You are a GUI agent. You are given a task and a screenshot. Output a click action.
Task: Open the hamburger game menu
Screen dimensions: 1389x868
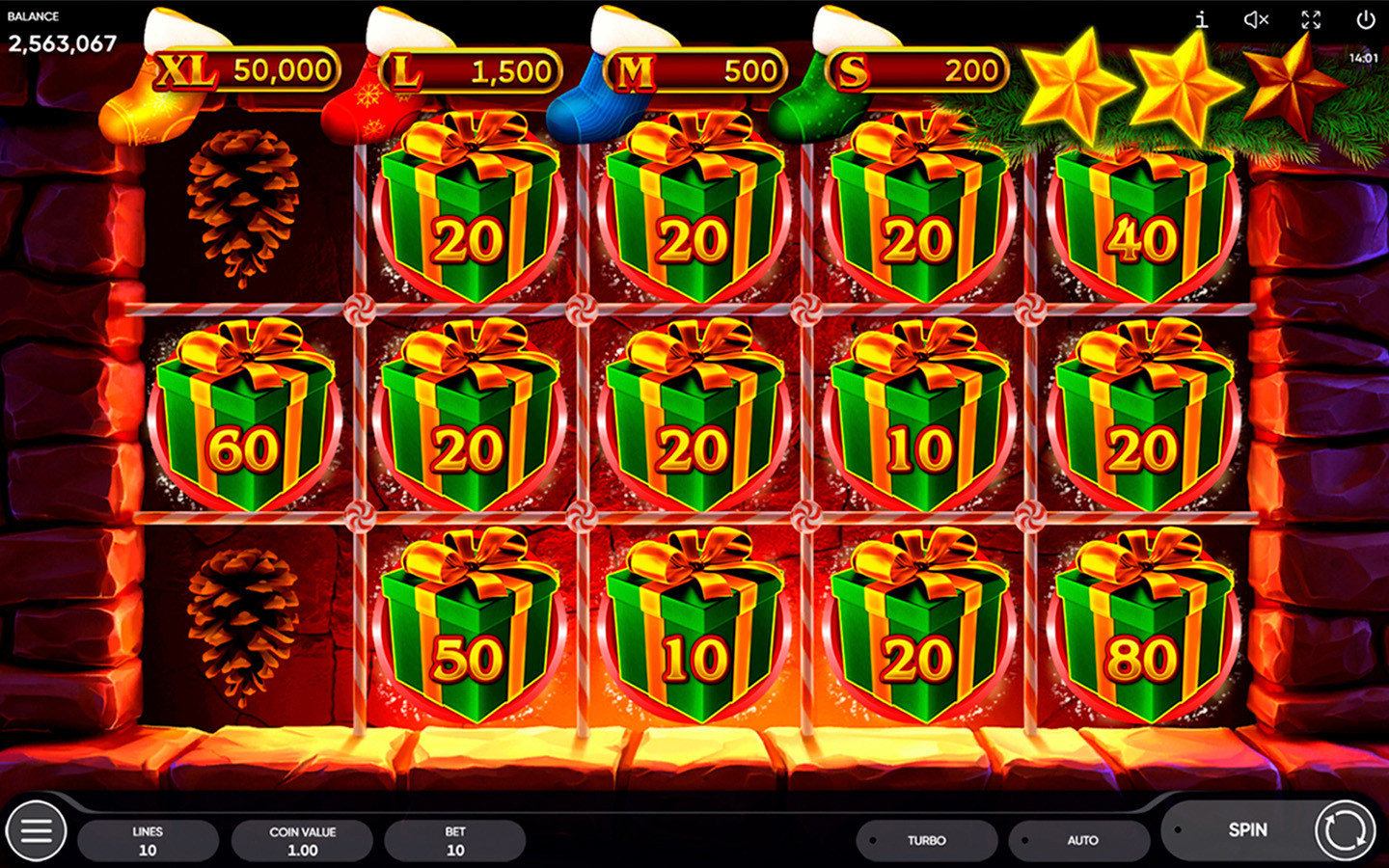36,830
